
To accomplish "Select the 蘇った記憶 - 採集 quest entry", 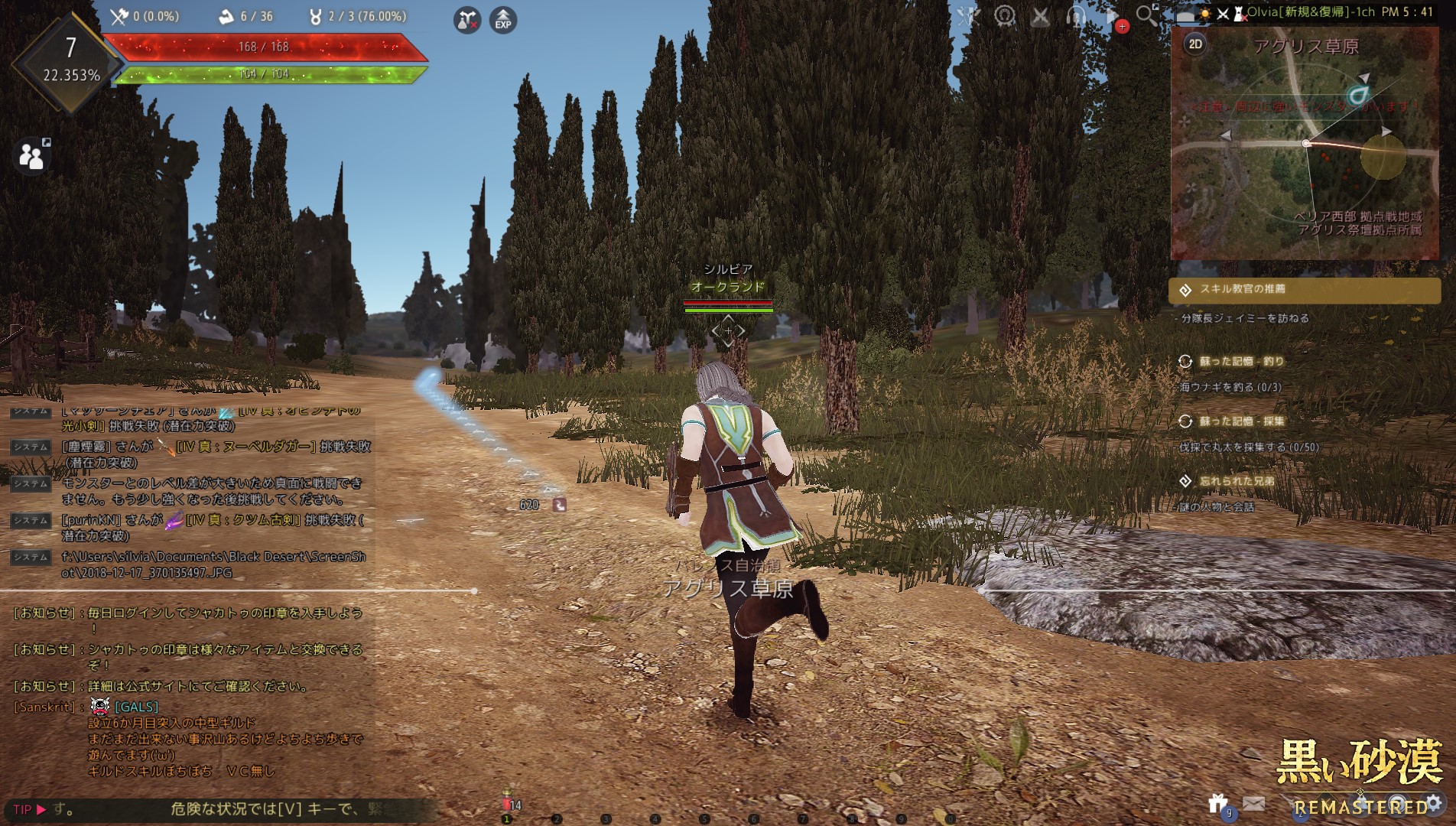I will coord(1241,421).
